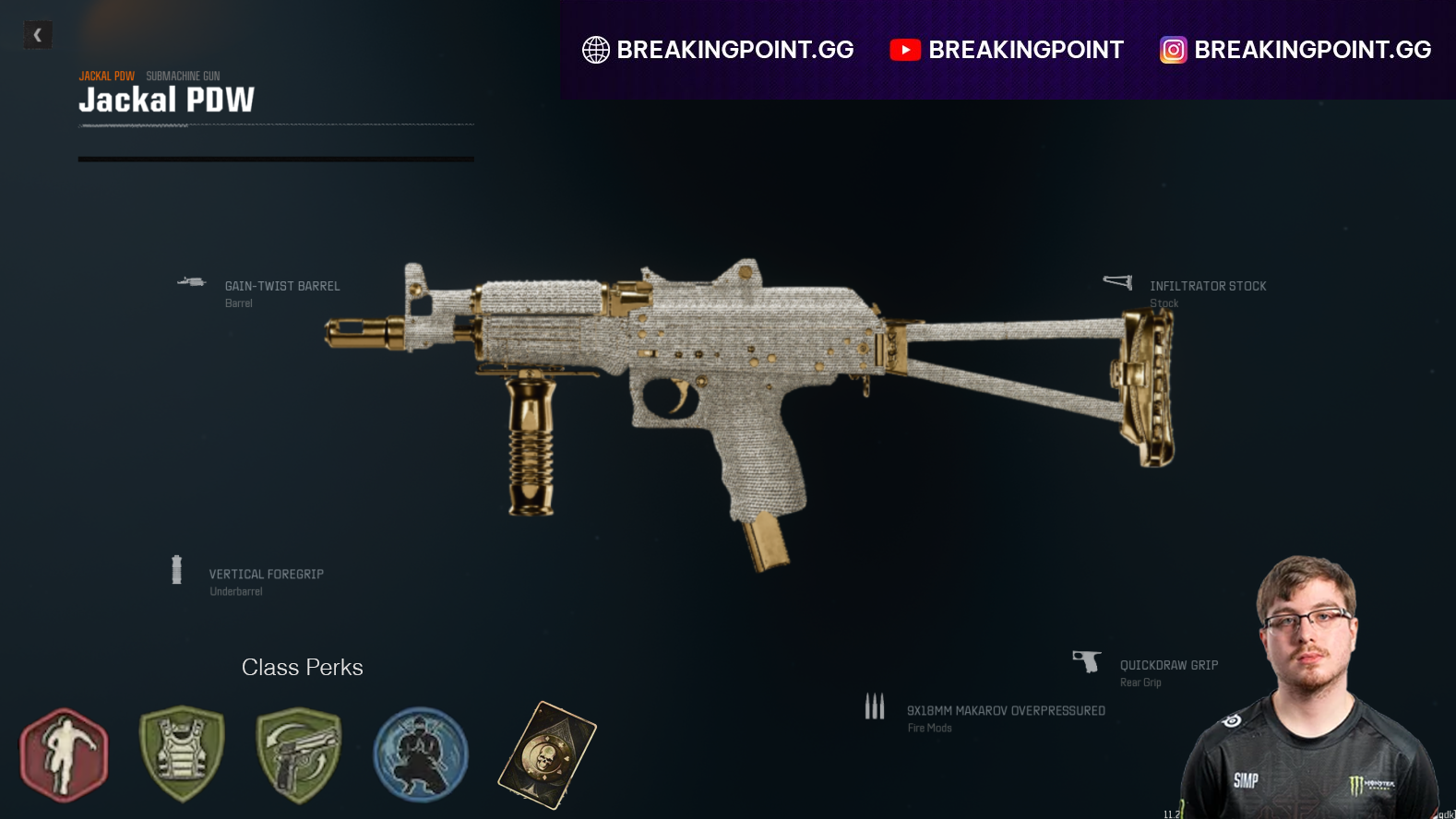Click the Flak Jacket vest perk icon

[181, 754]
